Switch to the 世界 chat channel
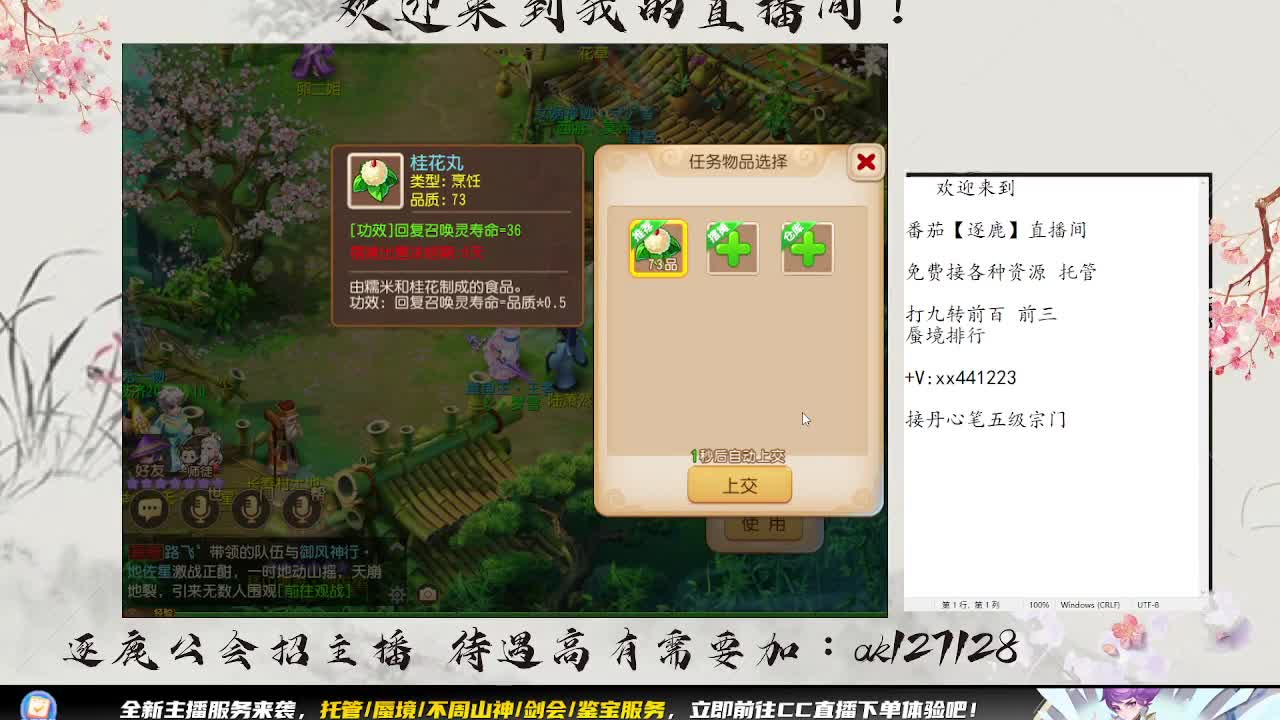Screen dimensions: 1280x720 coord(220,493)
